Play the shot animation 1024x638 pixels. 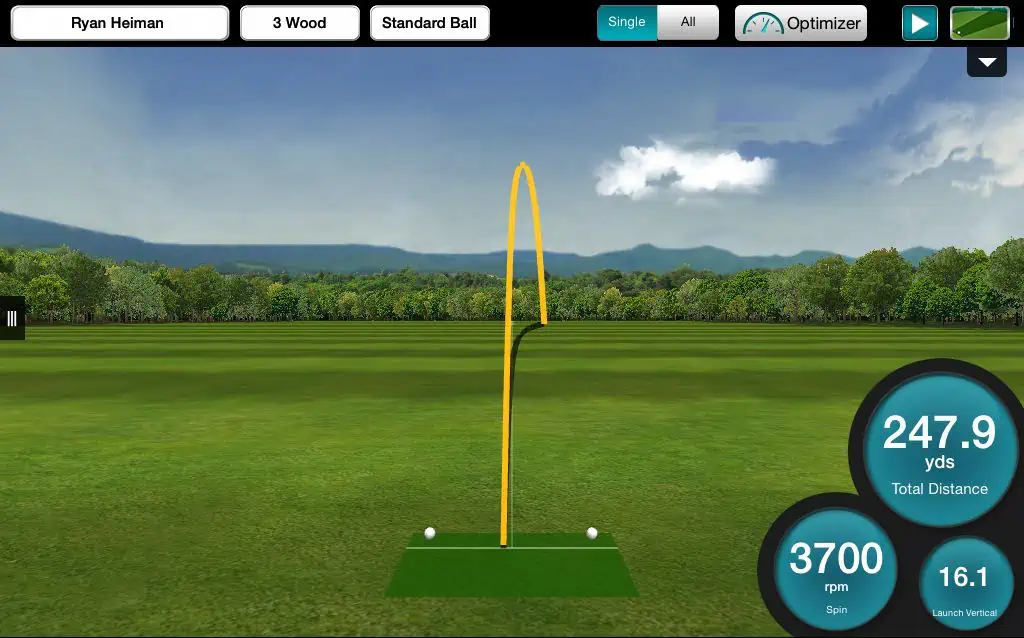point(919,23)
